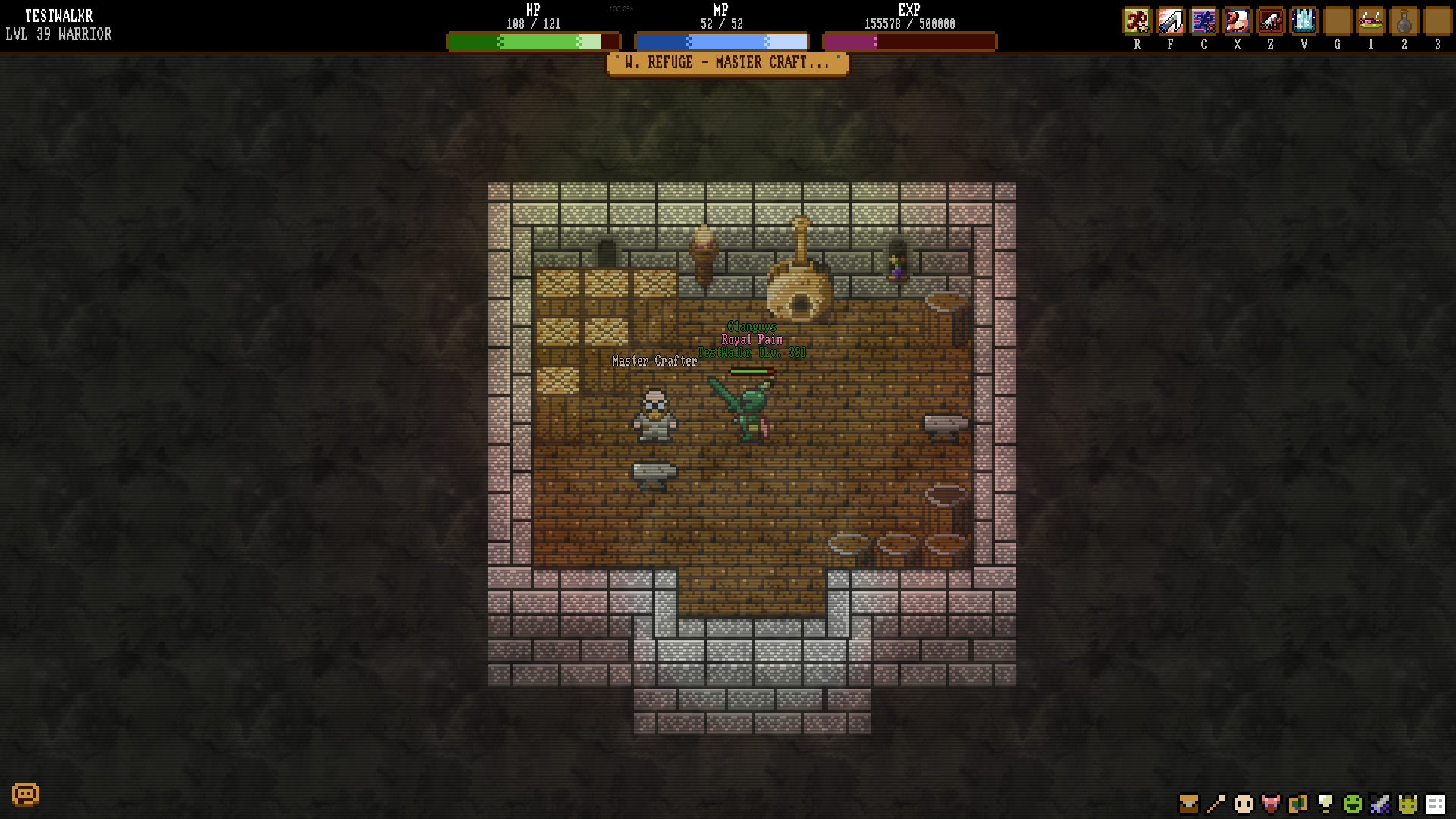1456x819 pixels.
Task: Activate the flexed arm skill on X
Action: click(1237, 21)
